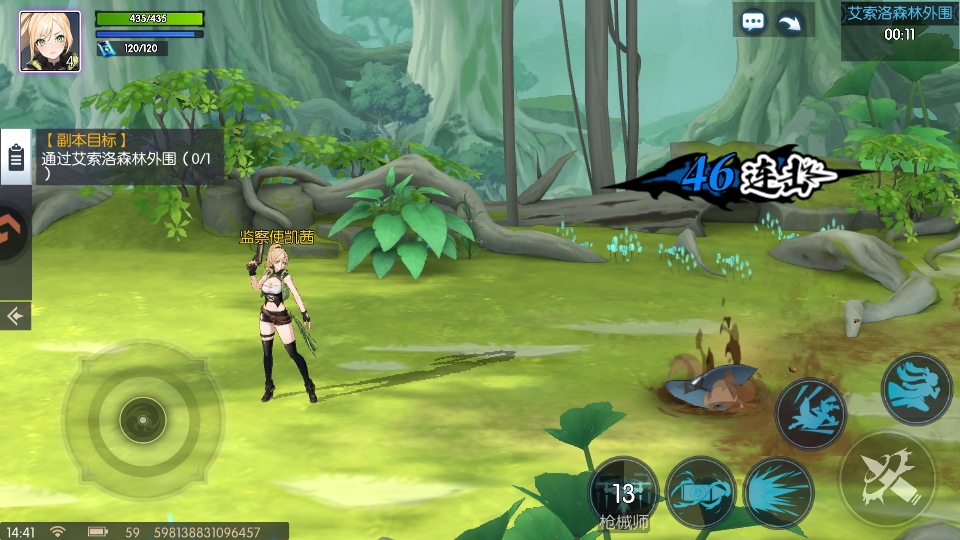This screenshot has height=540, width=960.
Task: Trigger the basic attack rocket button
Action: point(886,478)
